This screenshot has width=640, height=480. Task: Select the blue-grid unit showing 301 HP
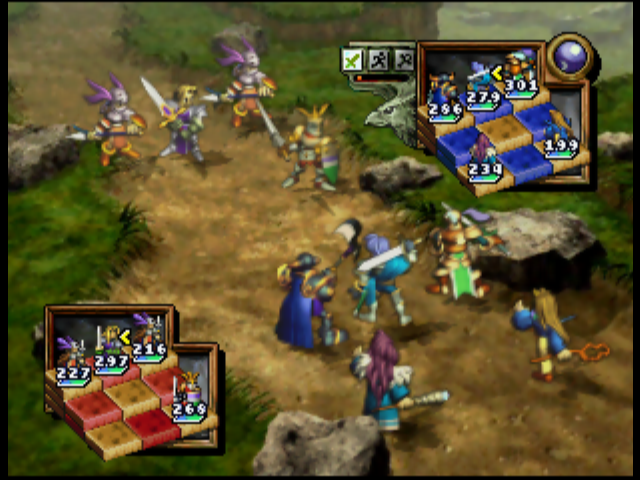point(519,70)
